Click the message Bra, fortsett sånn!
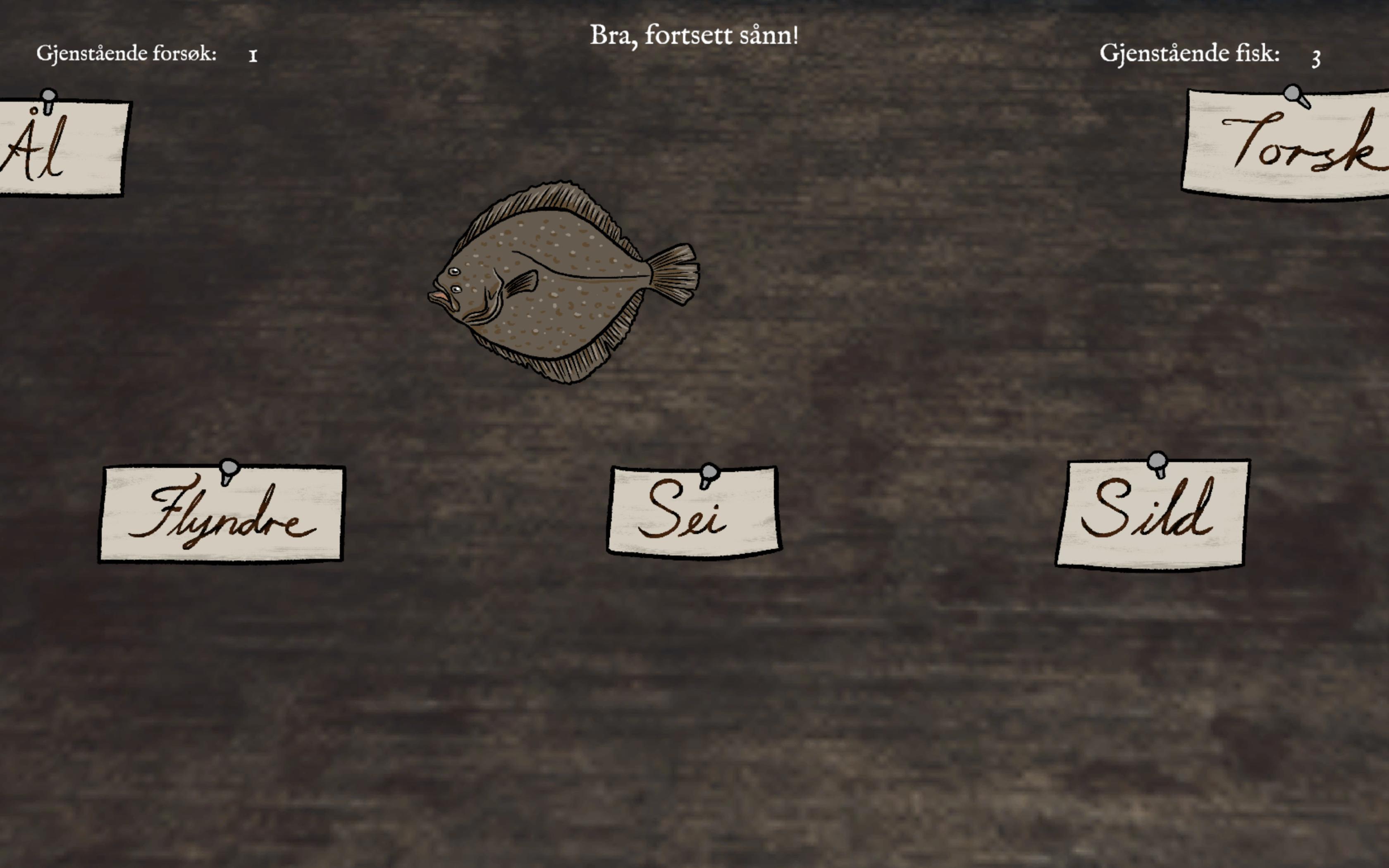This screenshot has height=868, width=1389. point(694,36)
